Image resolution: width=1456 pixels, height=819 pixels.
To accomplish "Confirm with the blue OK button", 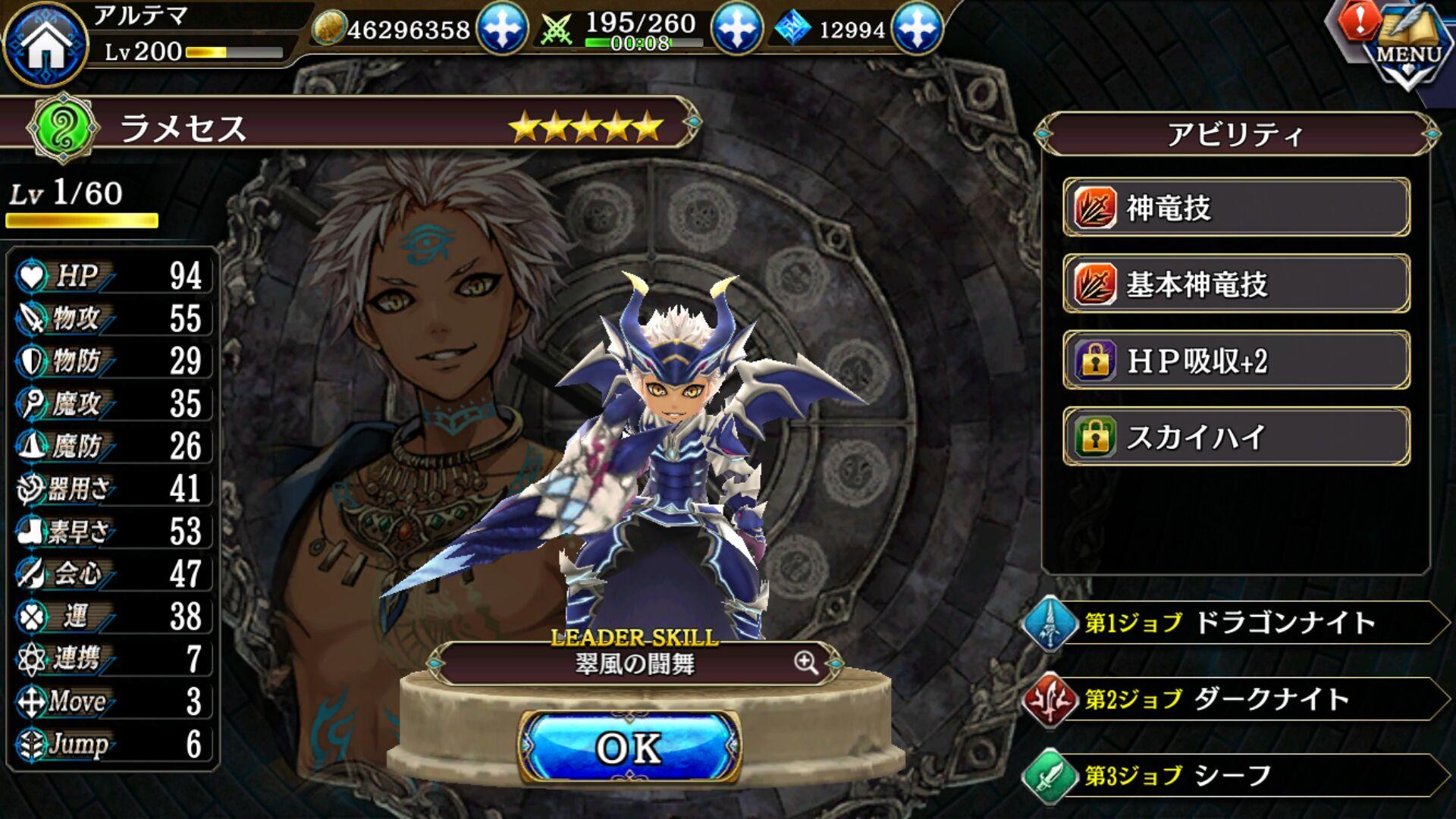I will (629, 748).
